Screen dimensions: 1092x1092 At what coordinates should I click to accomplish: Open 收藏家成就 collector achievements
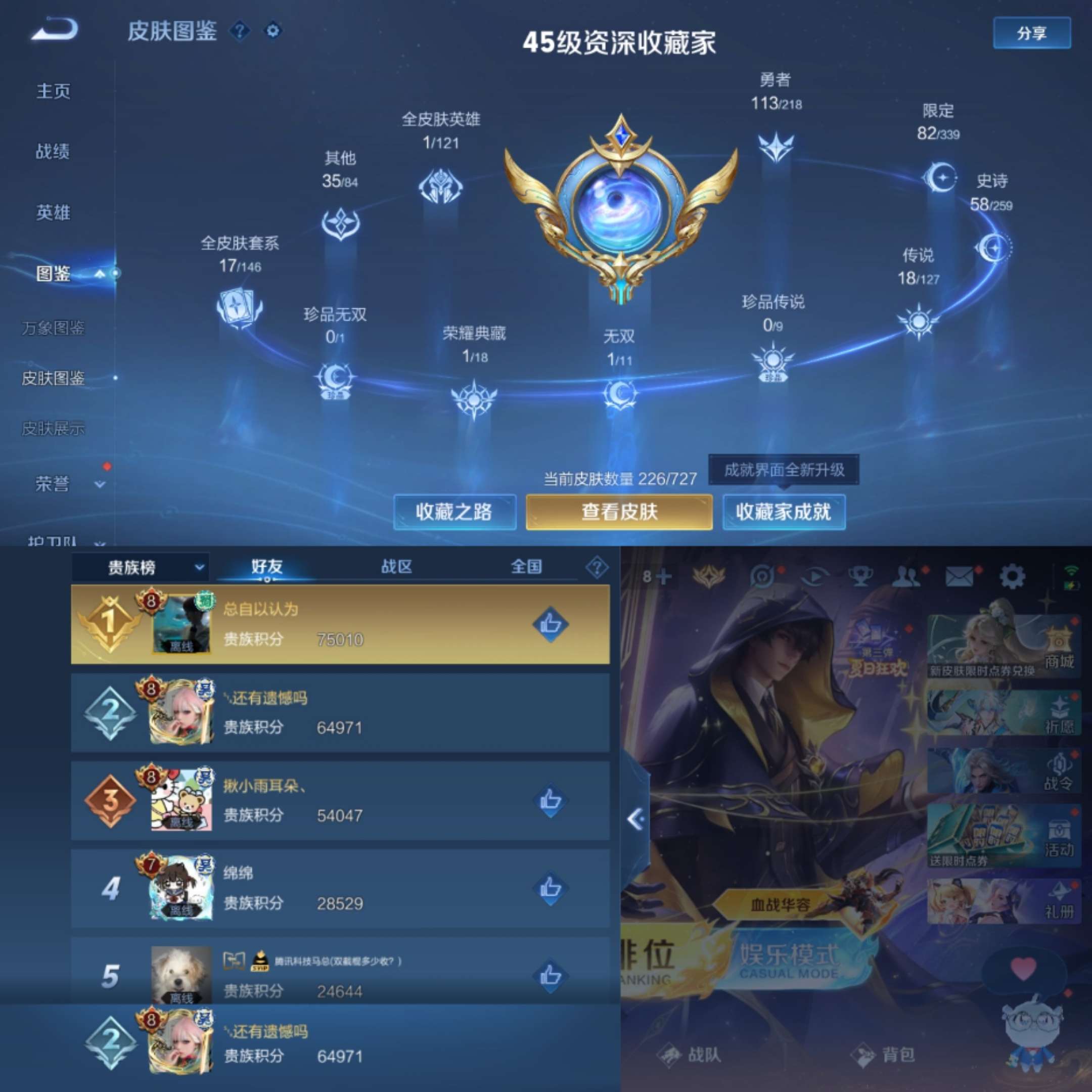785,512
